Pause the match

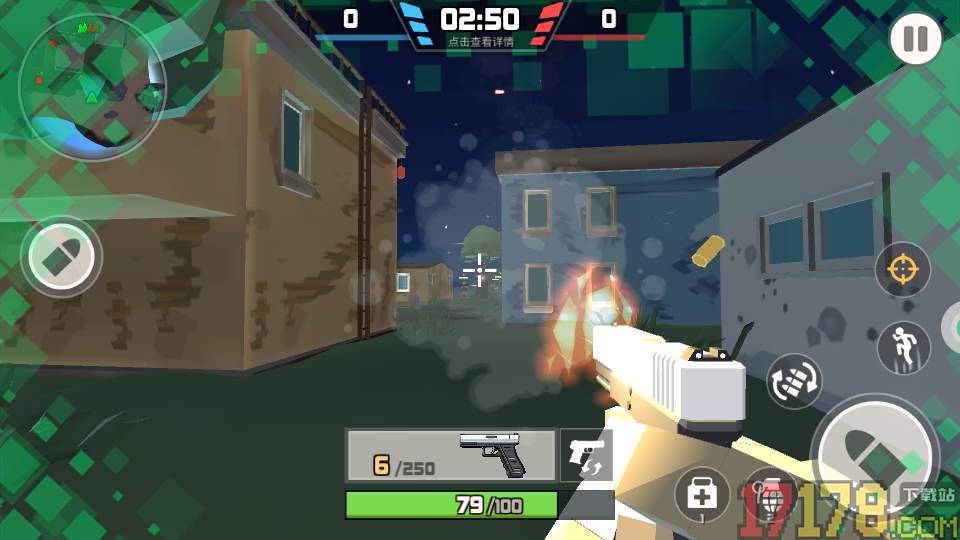pos(915,39)
